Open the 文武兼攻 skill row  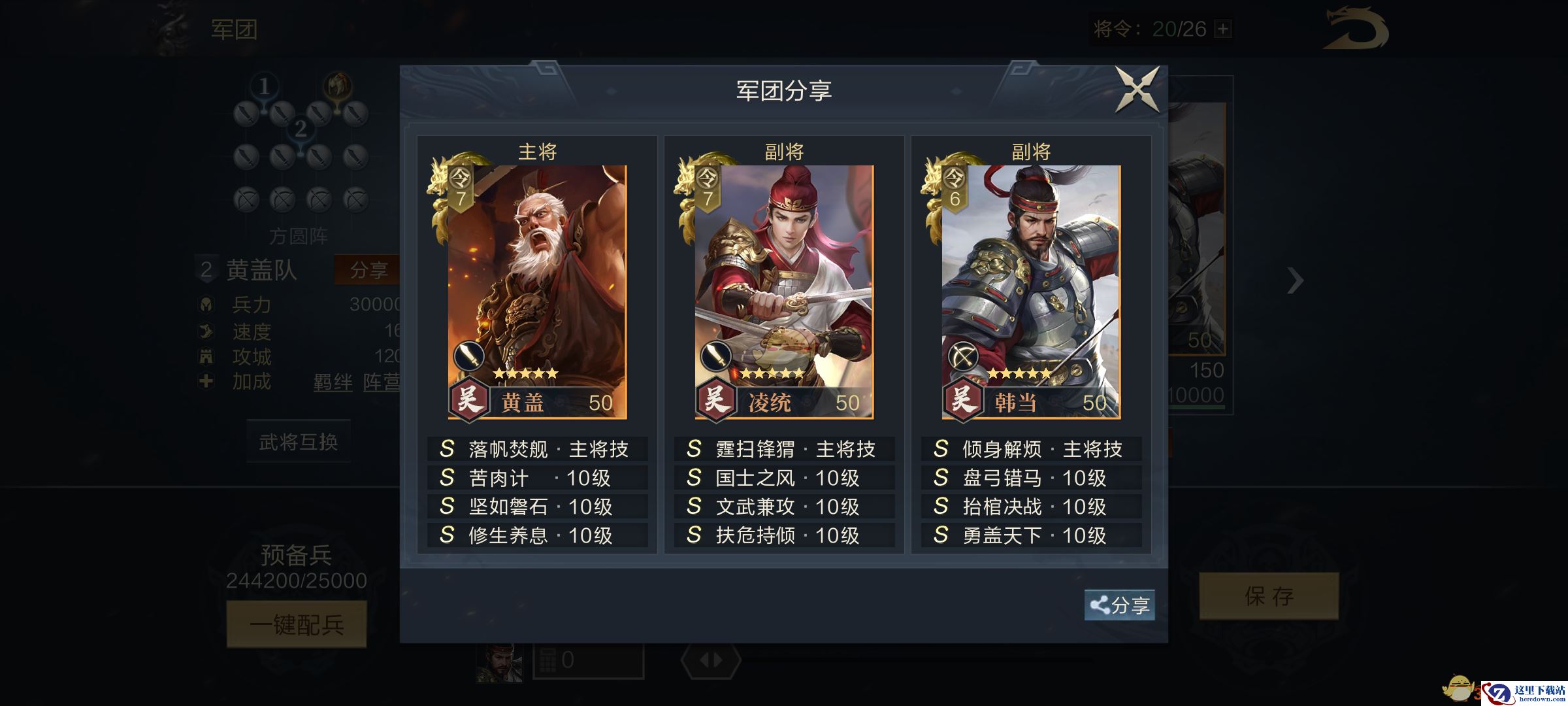click(x=784, y=507)
